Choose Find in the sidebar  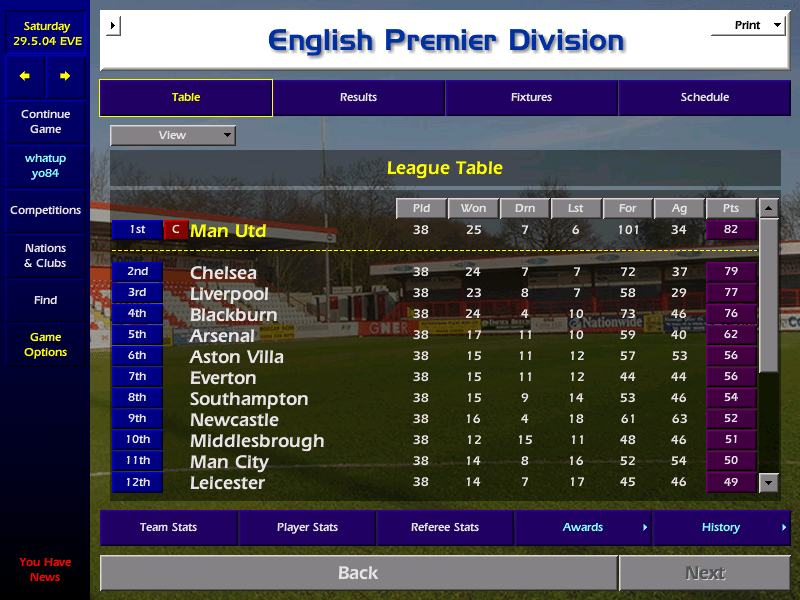(x=45, y=300)
